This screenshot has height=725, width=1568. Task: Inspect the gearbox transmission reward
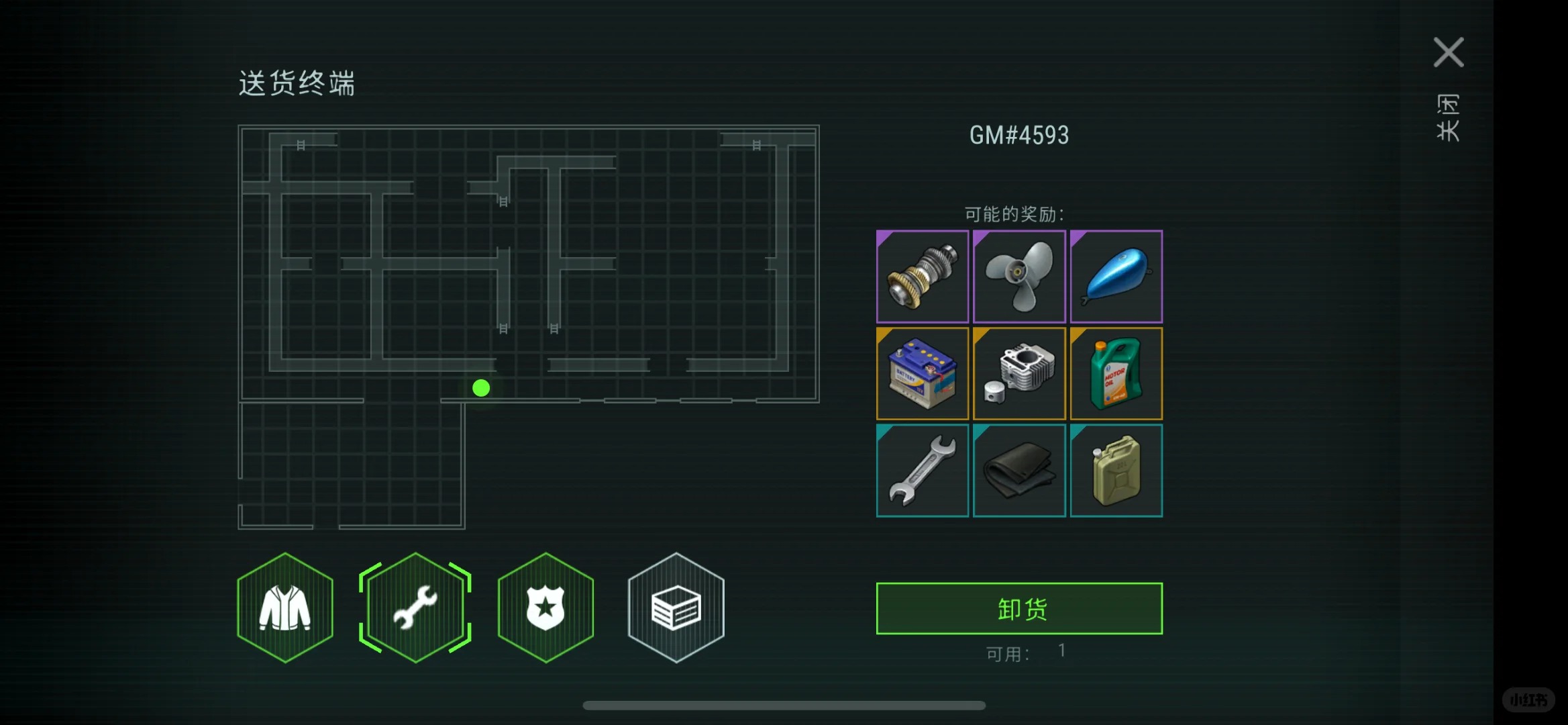(x=922, y=277)
